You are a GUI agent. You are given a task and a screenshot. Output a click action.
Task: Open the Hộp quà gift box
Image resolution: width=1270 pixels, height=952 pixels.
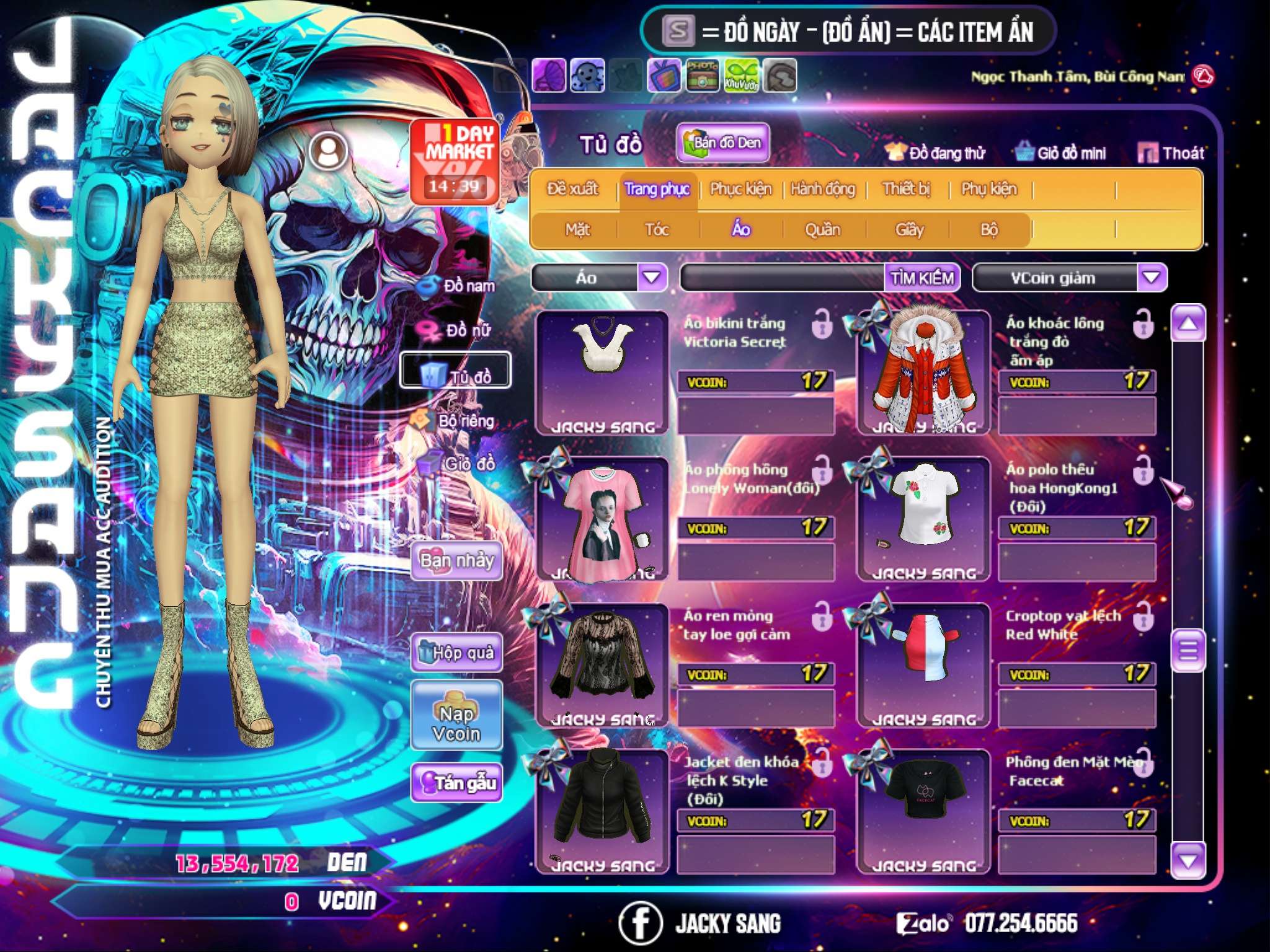click(x=456, y=653)
